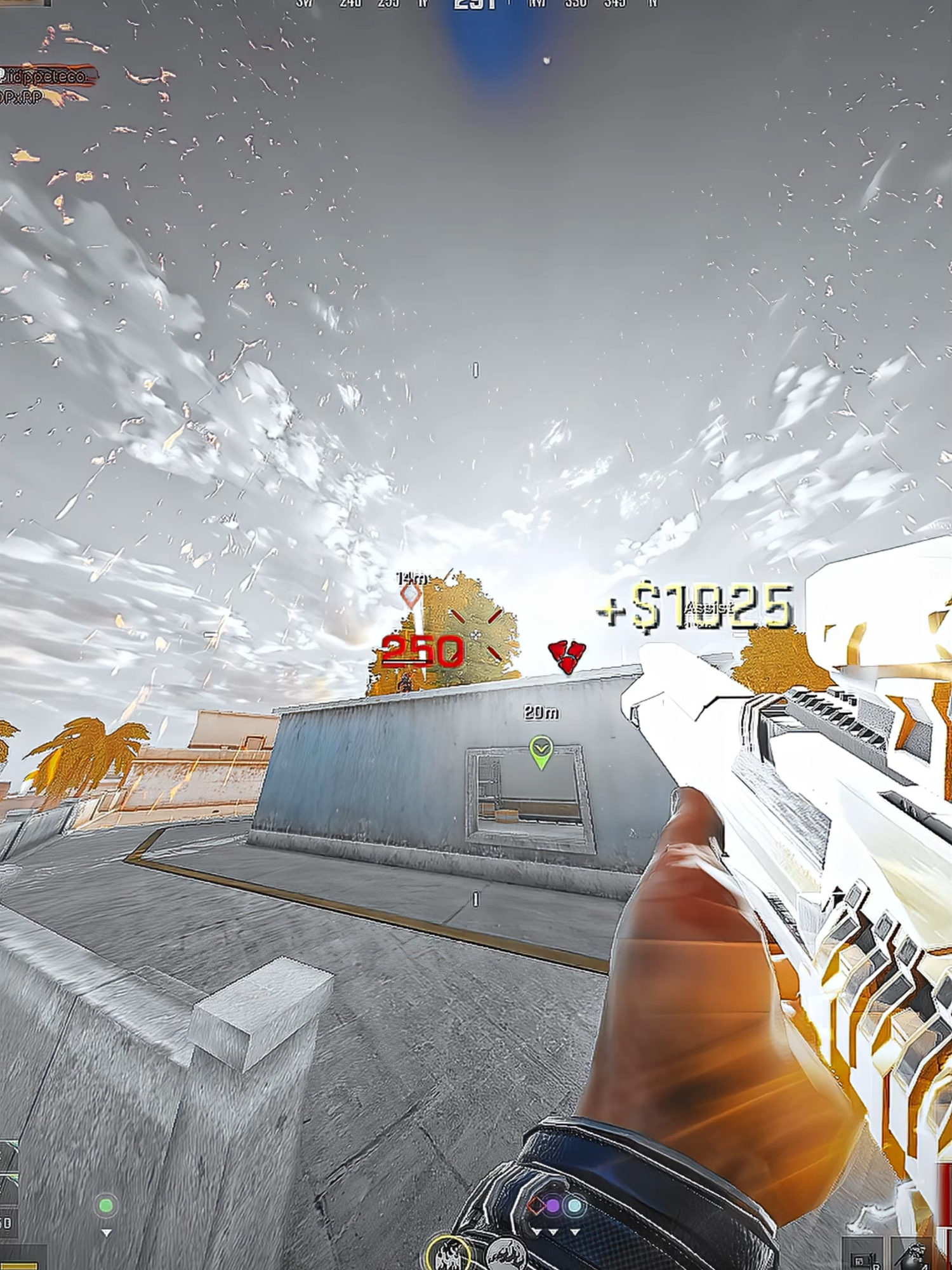Select the 350 heading on the compass bar
The height and width of the screenshot is (1270, 952).
tap(576, 4)
